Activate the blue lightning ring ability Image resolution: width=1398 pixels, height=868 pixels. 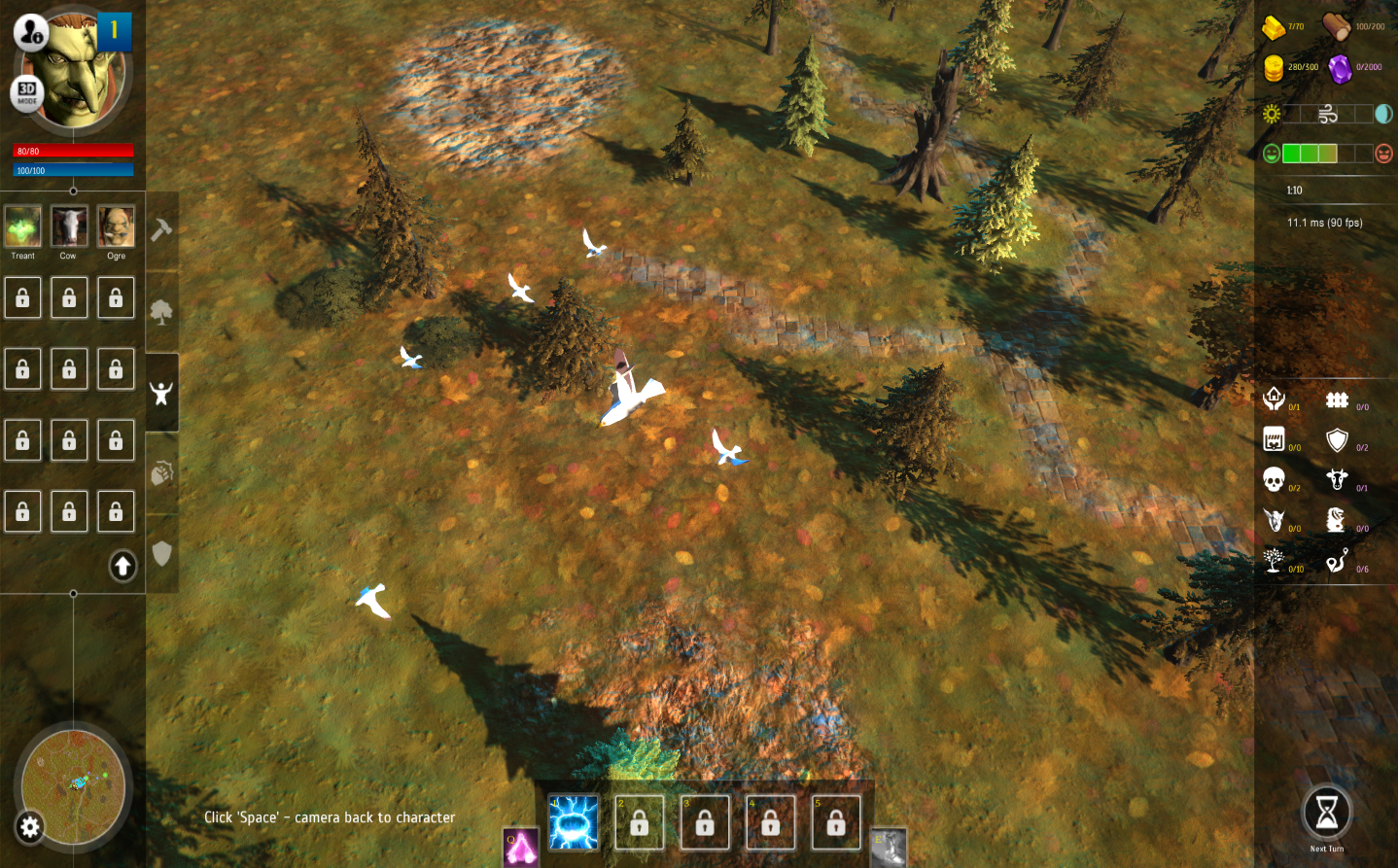pyautogui.click(x=574, y=822)
